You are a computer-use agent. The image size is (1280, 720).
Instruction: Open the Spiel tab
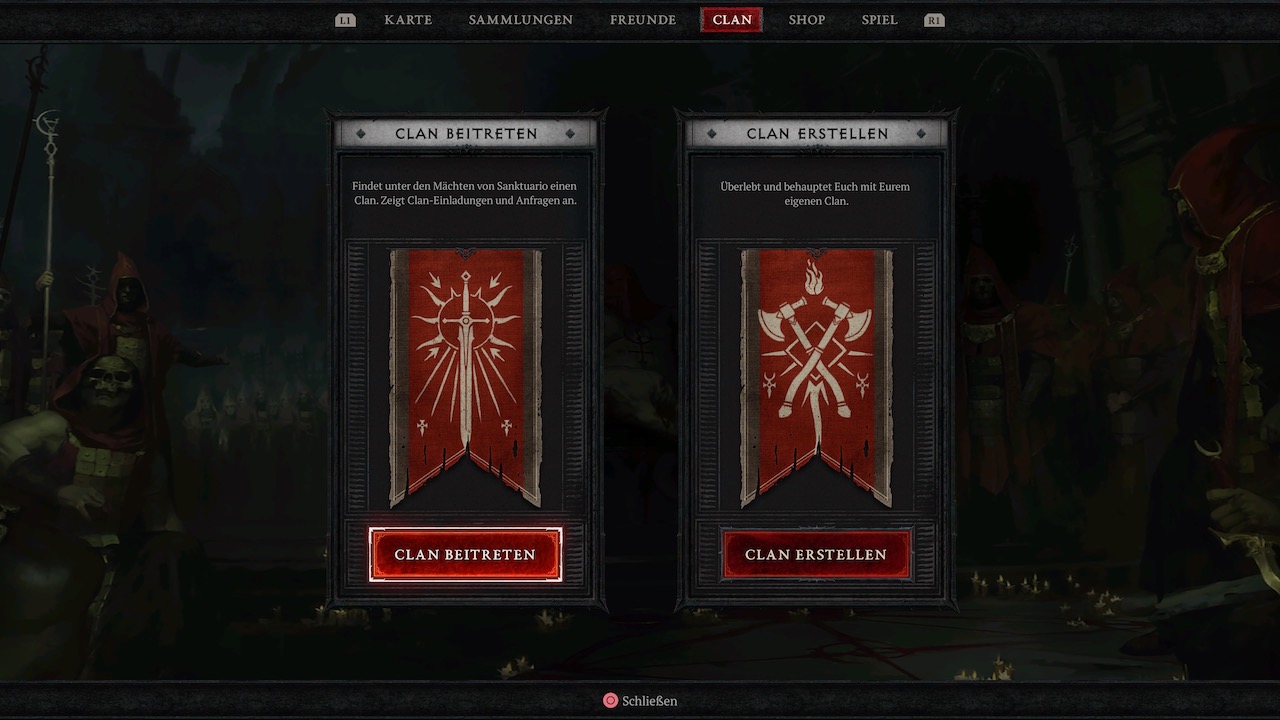[879, 20]
